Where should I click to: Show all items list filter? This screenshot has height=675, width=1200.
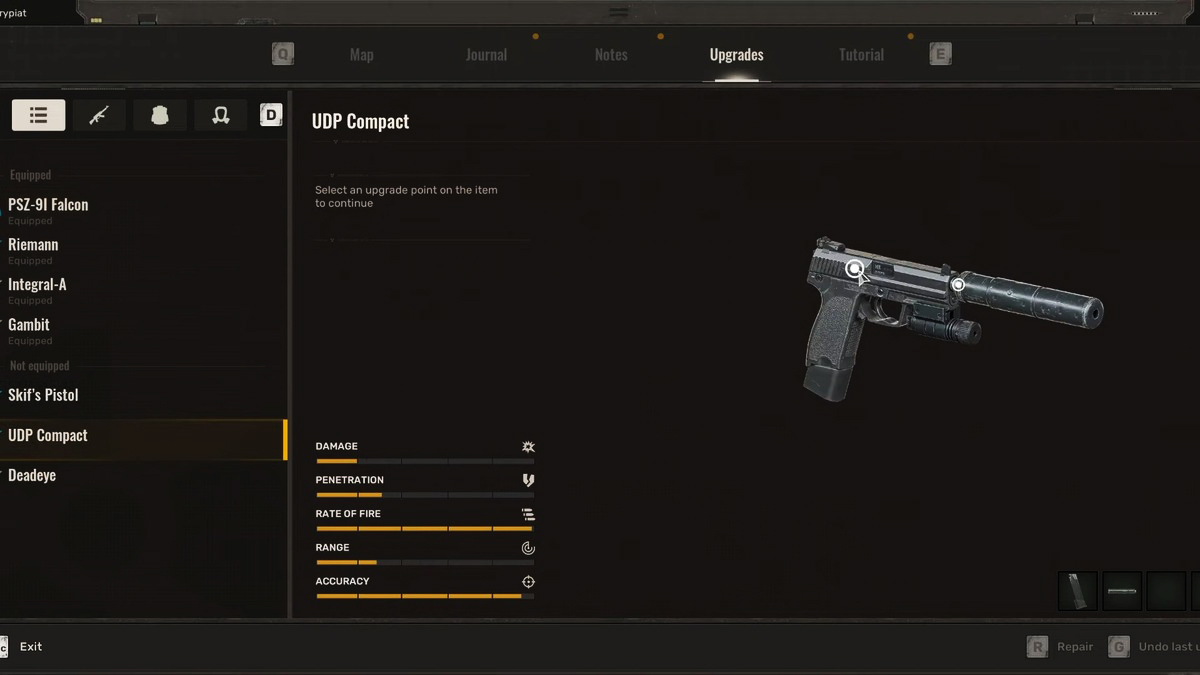click(x=38, y=115)
